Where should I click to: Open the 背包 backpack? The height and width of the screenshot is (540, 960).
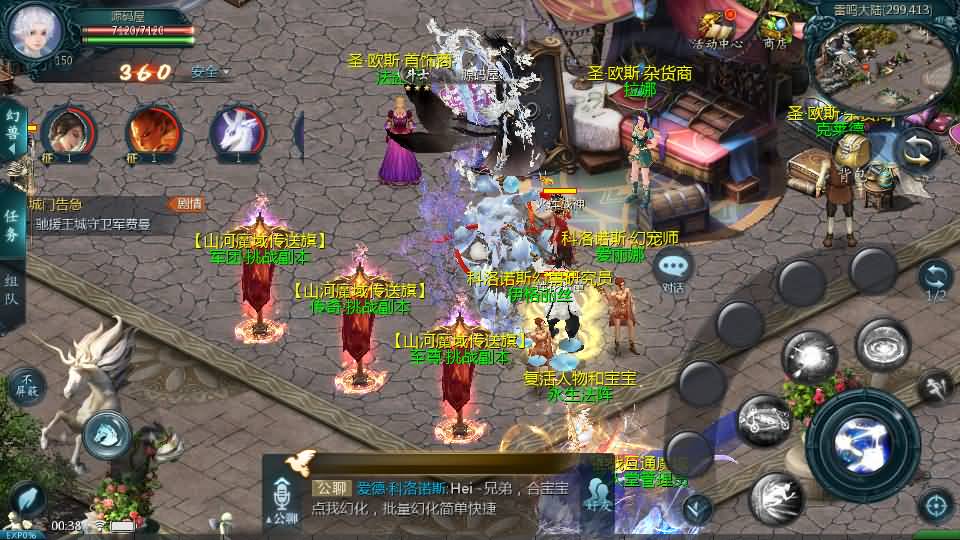(x=851, y=156)
